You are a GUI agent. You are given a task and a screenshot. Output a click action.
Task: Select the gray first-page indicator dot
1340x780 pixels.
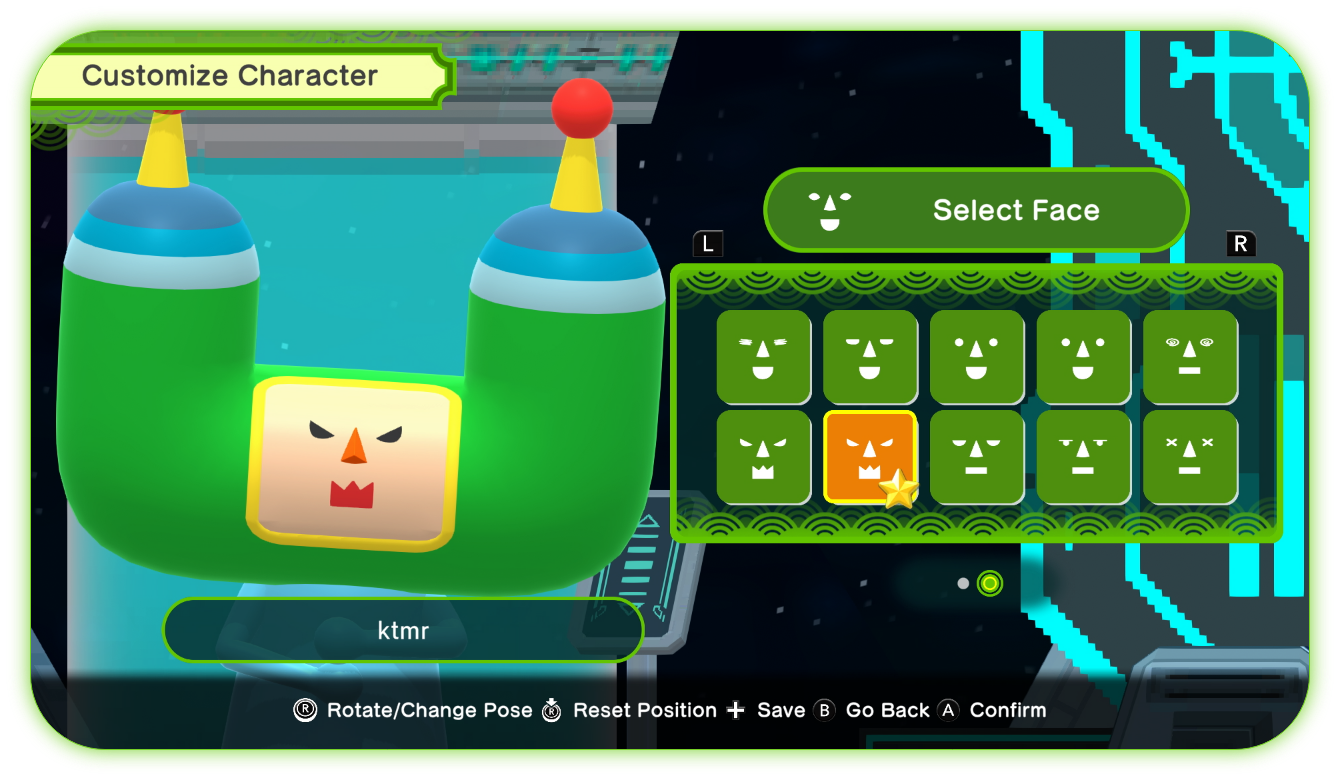(x=961, y=582)
